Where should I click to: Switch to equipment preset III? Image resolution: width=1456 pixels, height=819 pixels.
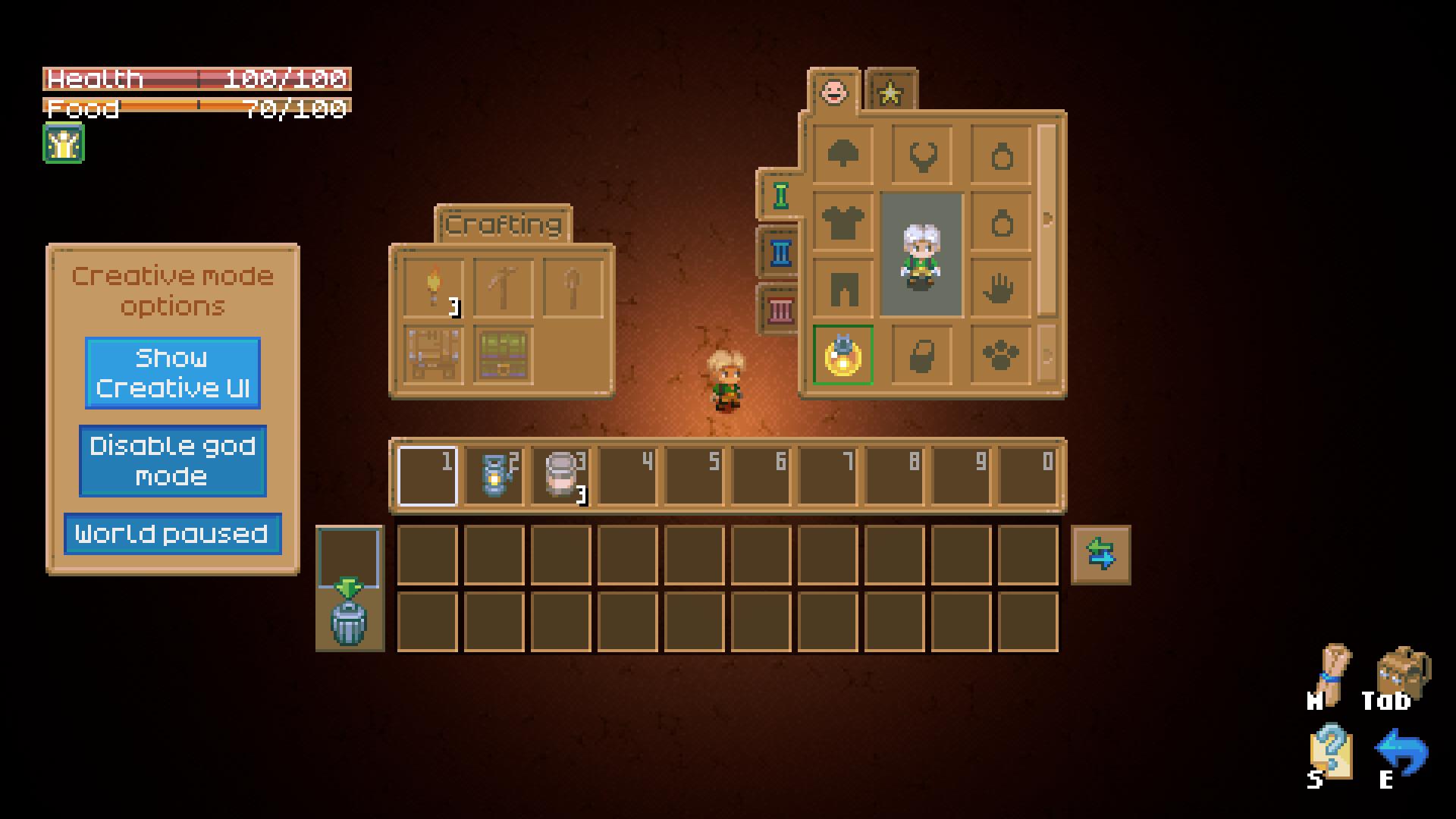click(x=780, y=309)
